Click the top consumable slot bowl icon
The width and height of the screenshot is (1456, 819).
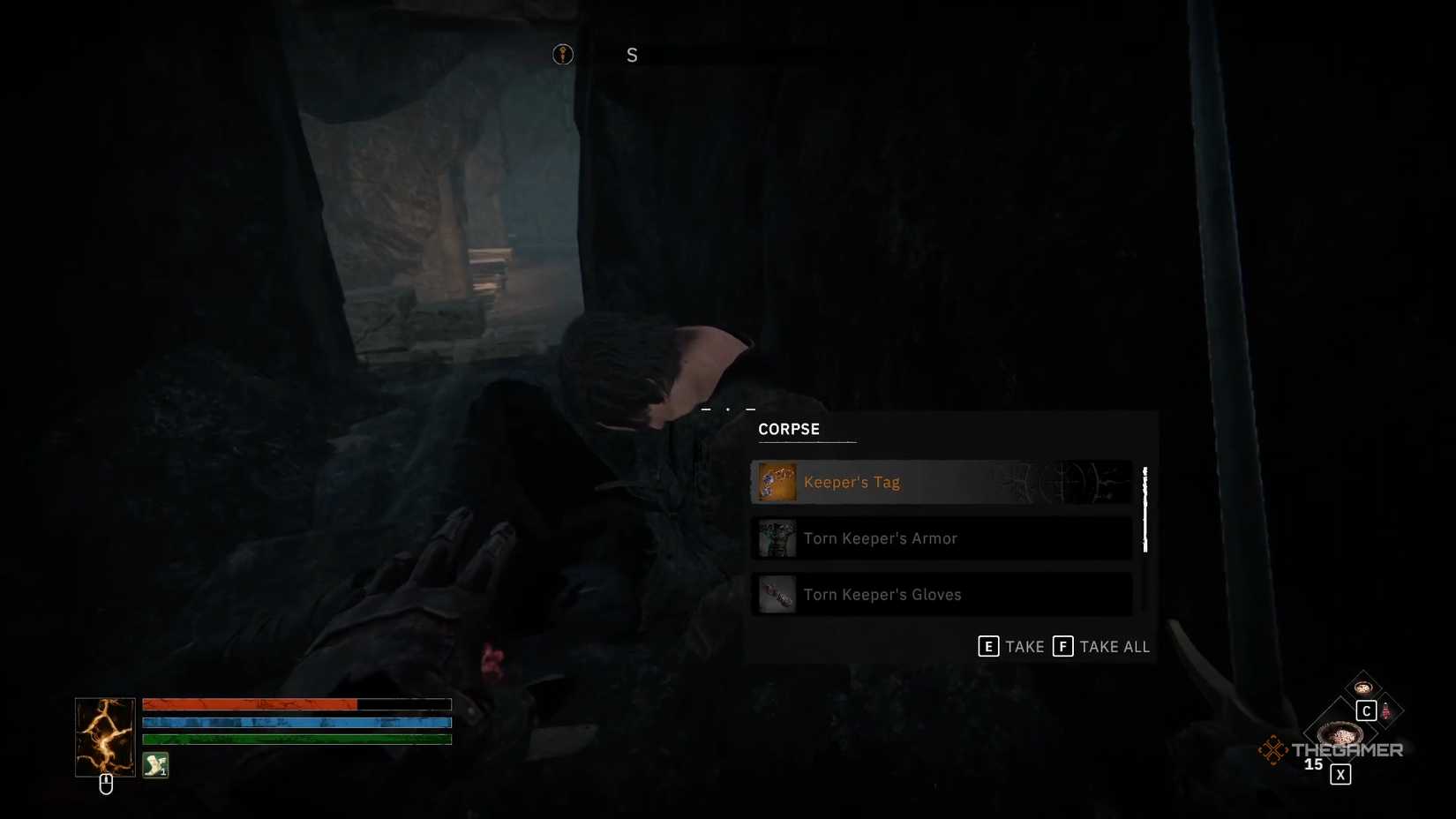coord(1363,688)
